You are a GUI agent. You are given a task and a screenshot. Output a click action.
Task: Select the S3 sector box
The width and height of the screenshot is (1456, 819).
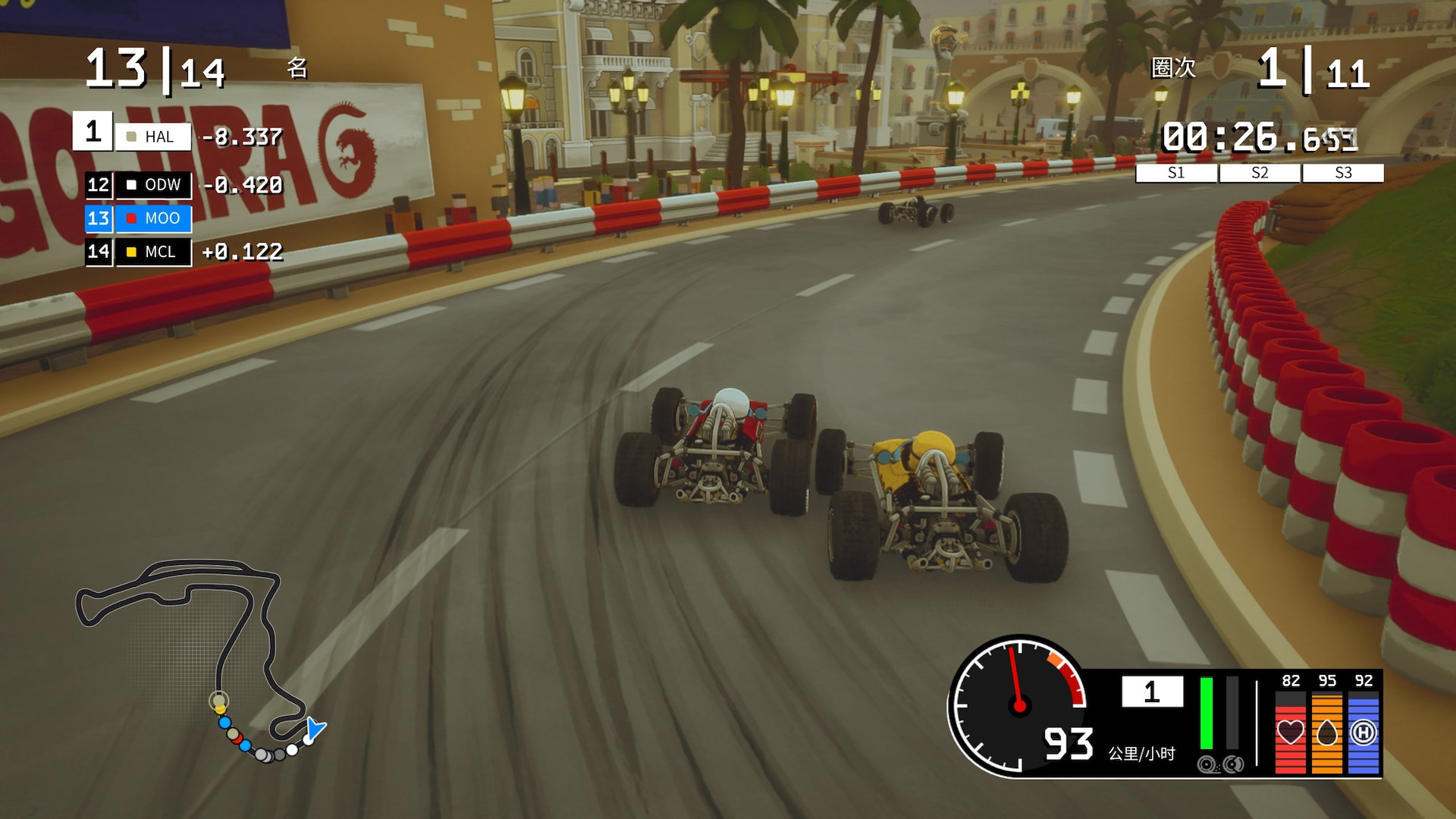point(1343,173)
